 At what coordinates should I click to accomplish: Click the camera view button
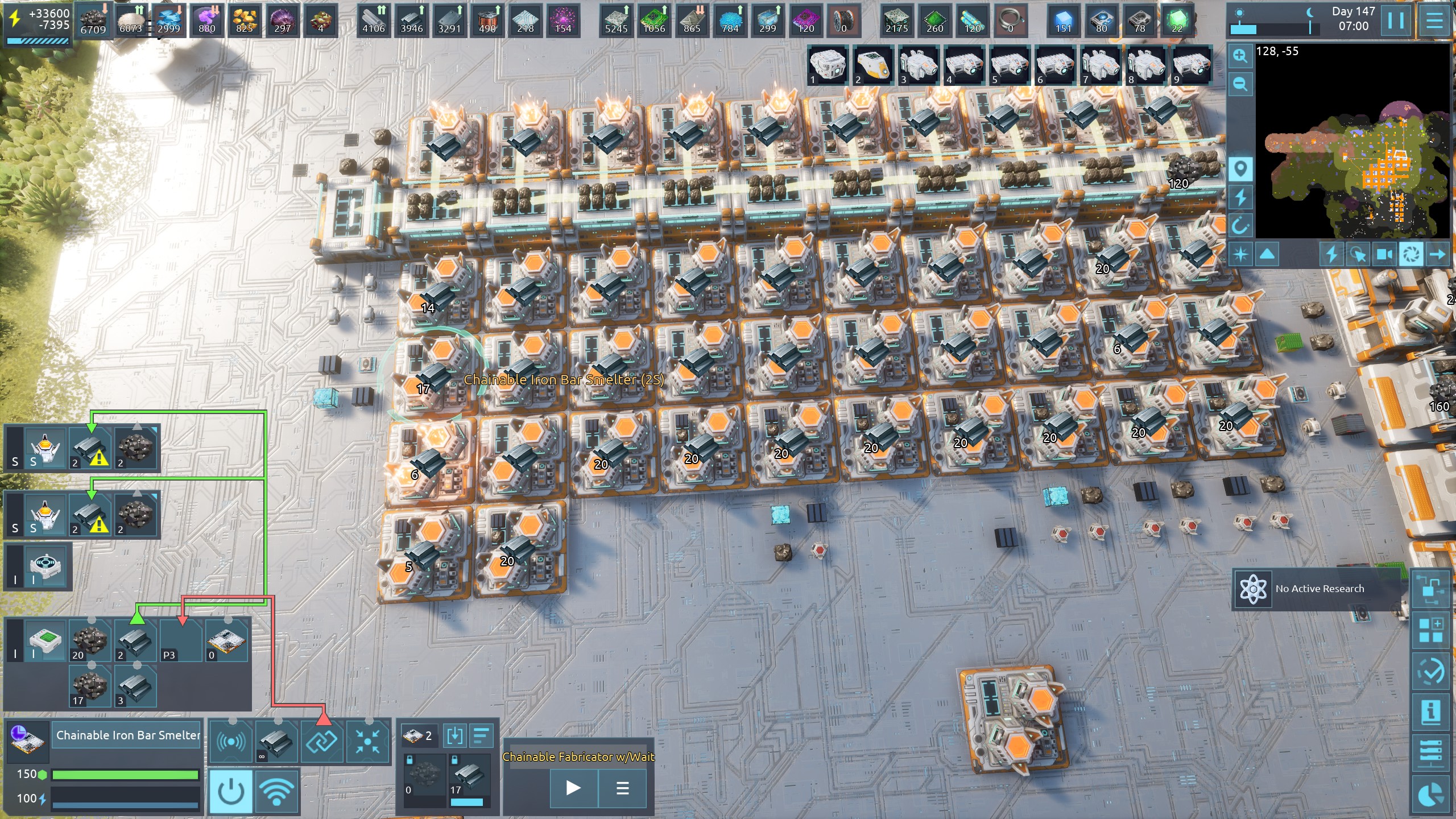click(x=1384, y=254)
